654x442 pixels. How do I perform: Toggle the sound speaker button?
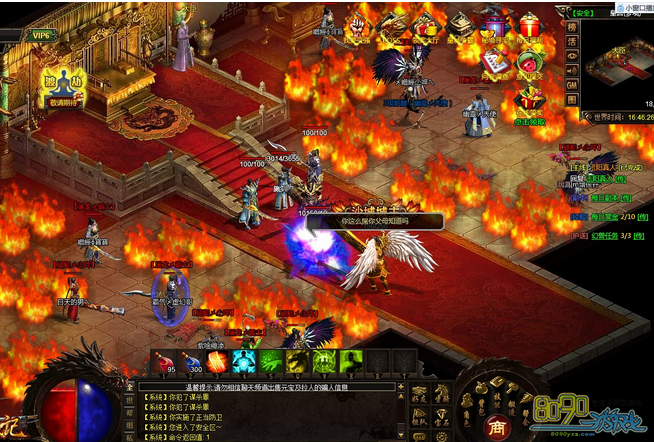tap(573, 71)
